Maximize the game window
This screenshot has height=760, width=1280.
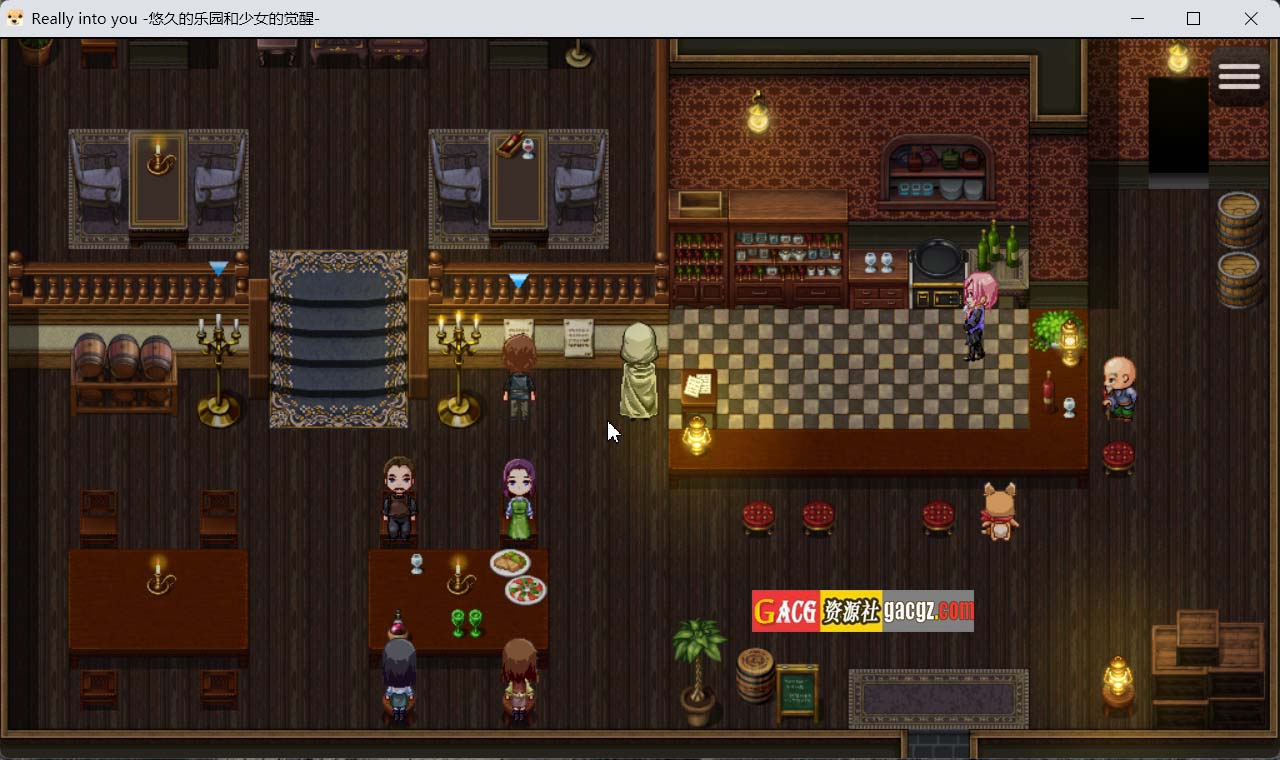pos(1193,19)
